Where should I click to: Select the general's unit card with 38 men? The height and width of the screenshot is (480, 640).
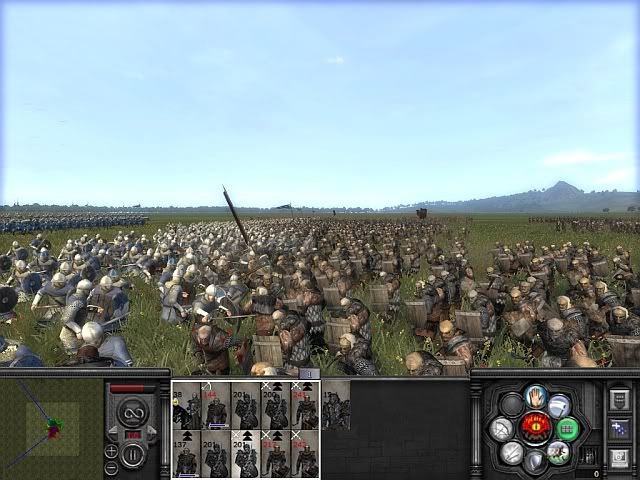click(x=186, y=406)
